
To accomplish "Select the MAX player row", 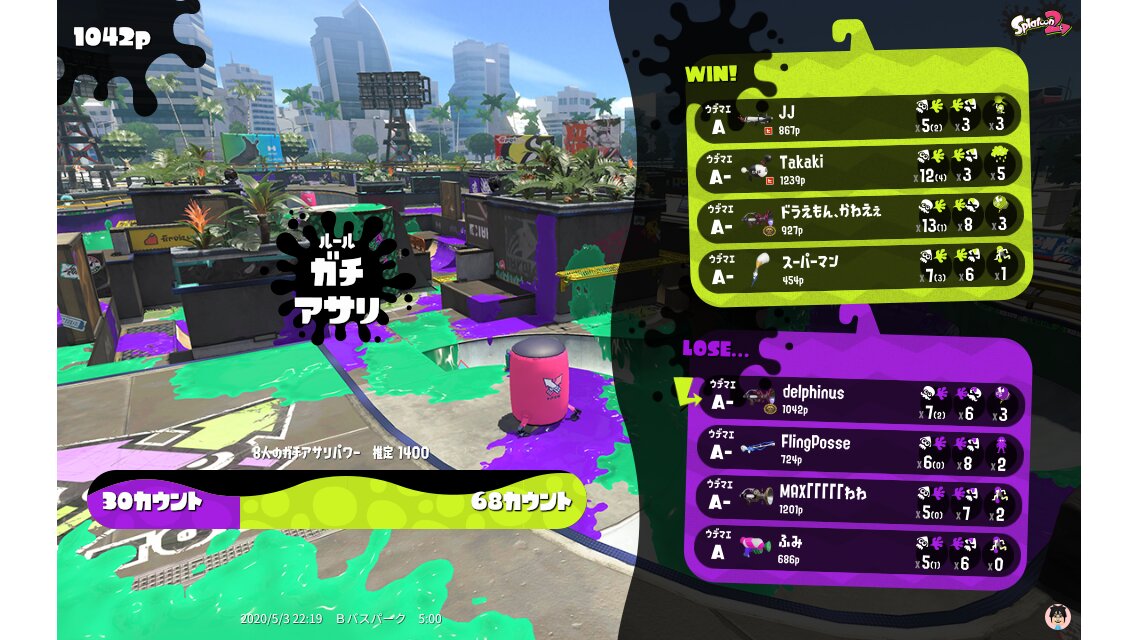I will pos(860,500).
